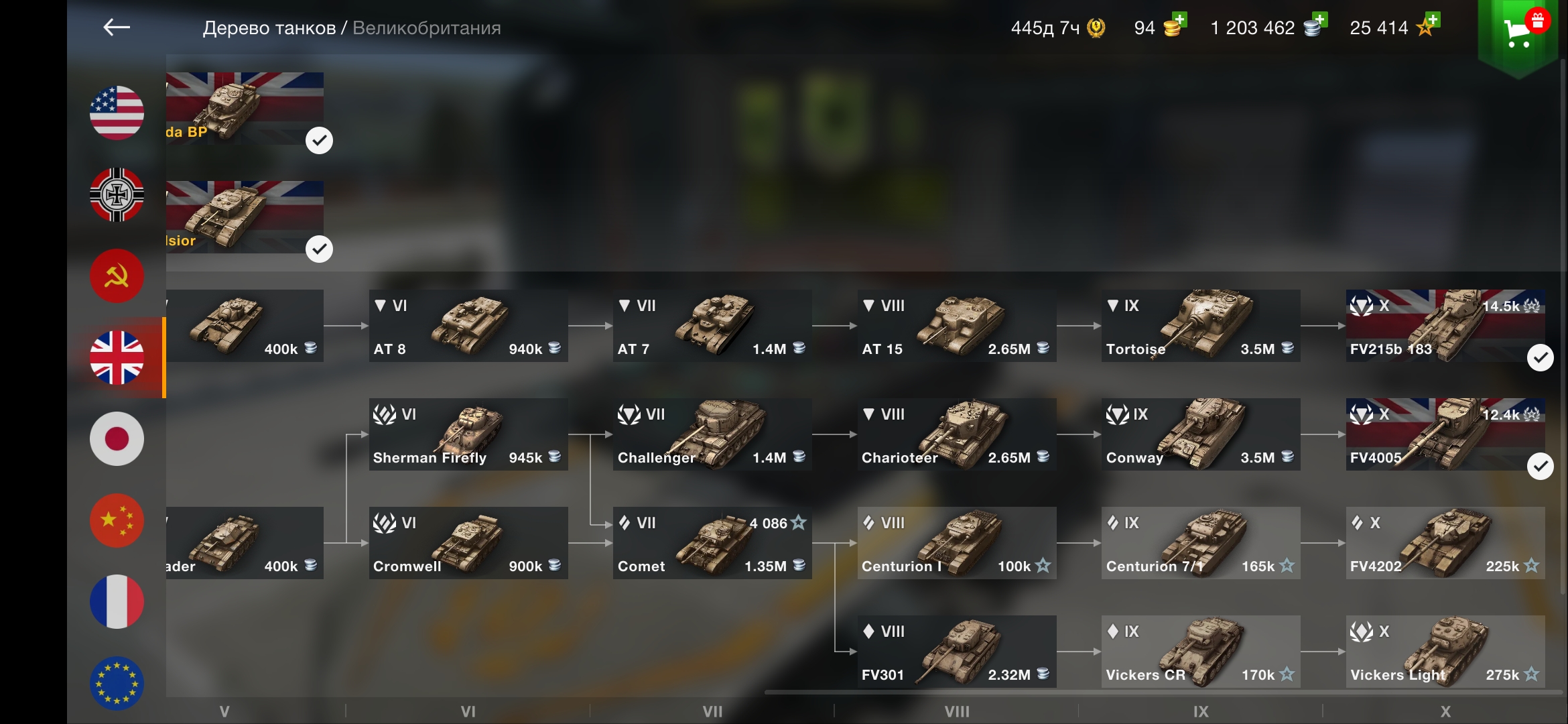Switch to the USA tank tree
Screen dimensions: 1568x724
point(117,113)
